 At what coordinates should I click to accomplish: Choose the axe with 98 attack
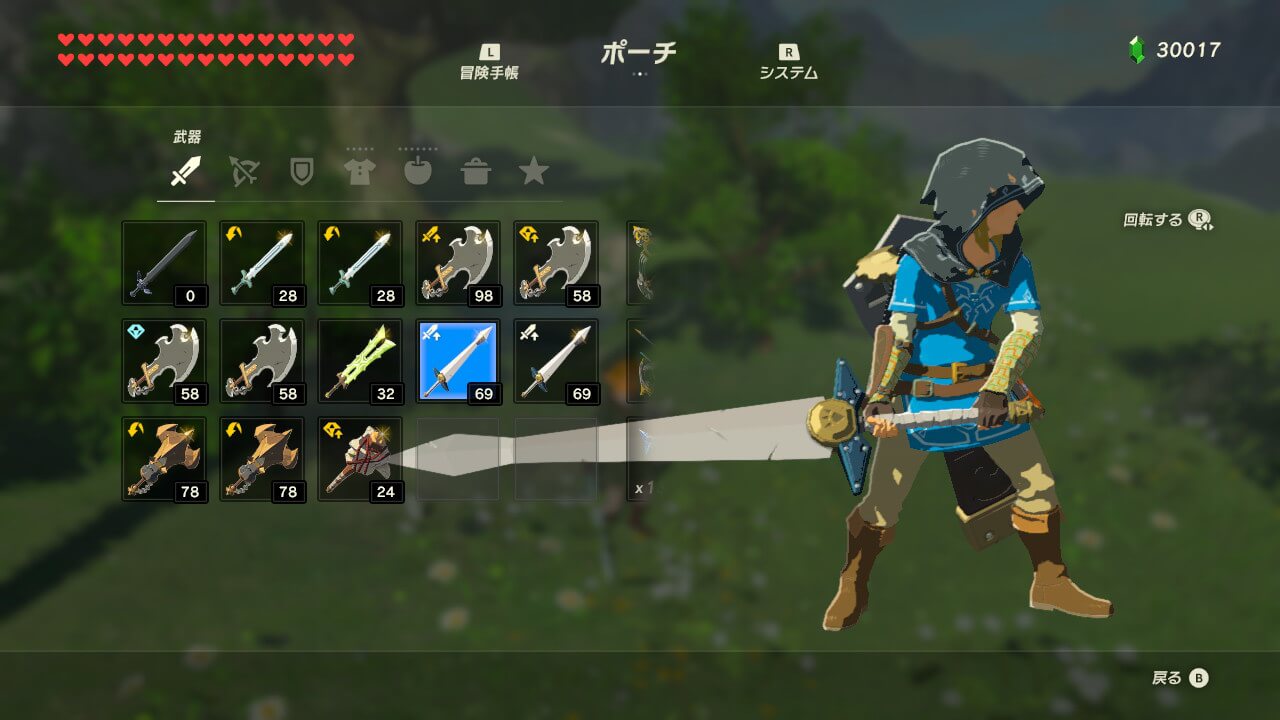(x=458, y=263)
